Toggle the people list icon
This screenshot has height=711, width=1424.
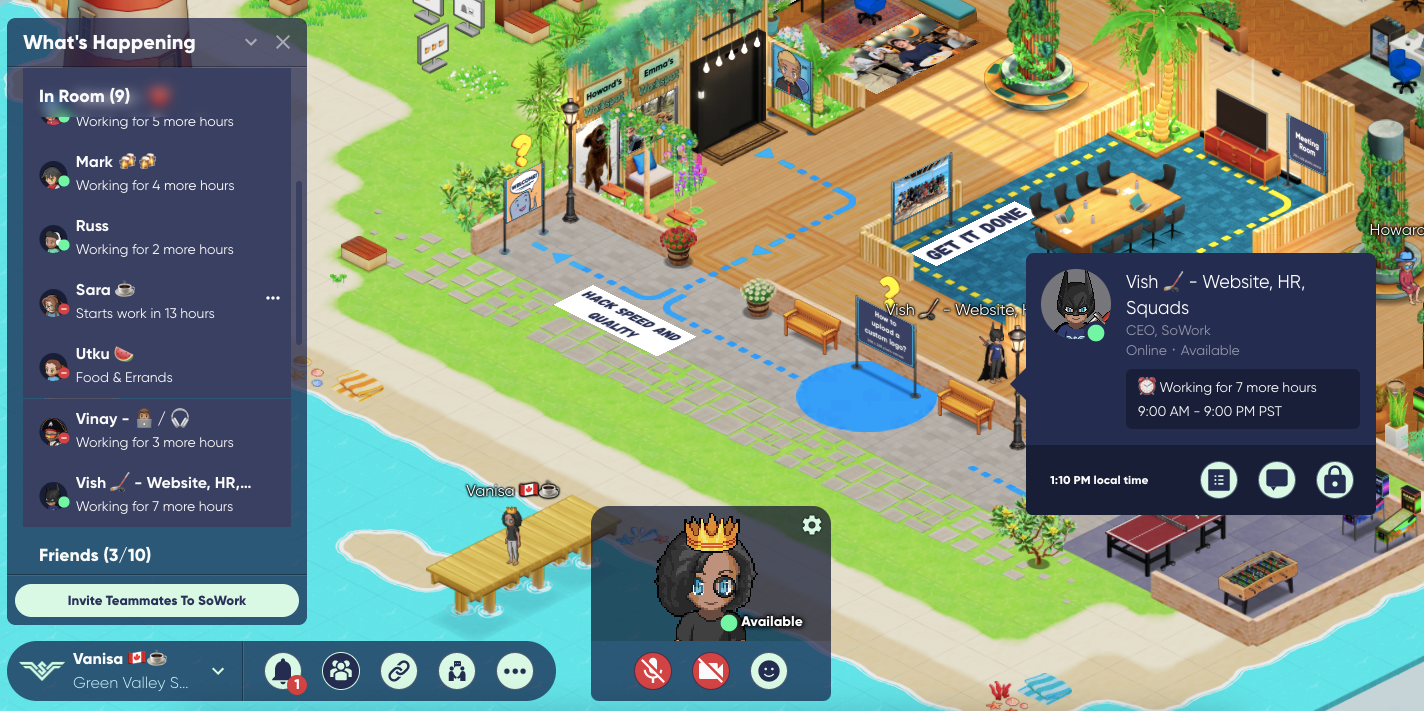(341, 671)
